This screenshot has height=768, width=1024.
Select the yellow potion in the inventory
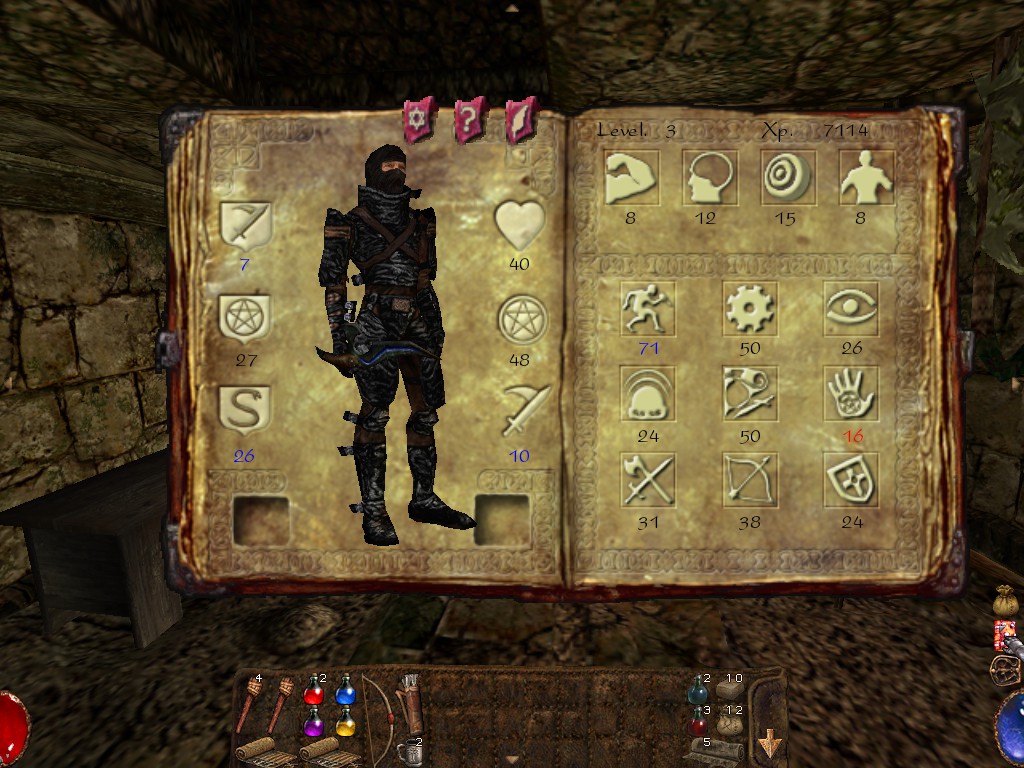346,721
